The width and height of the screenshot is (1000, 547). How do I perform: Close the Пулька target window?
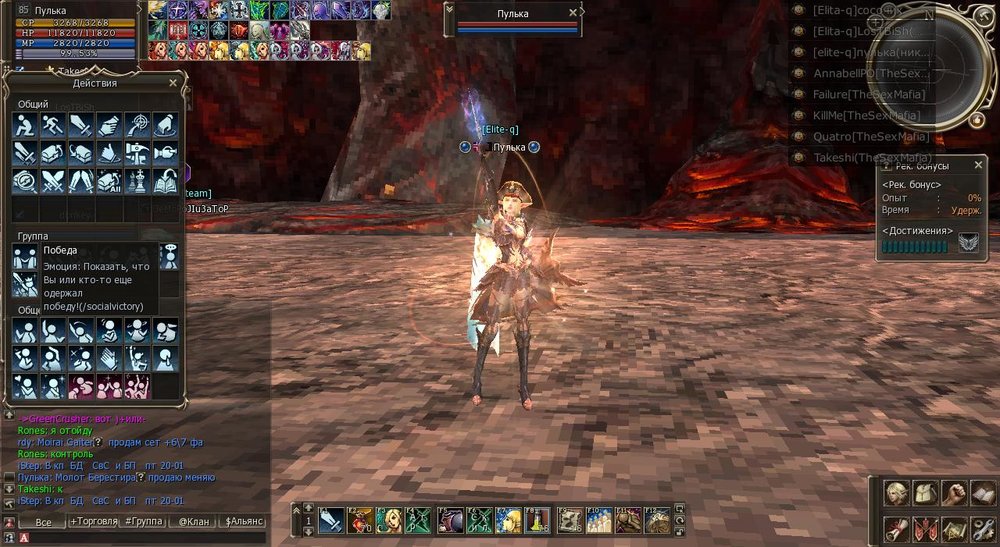click(572, 13)
